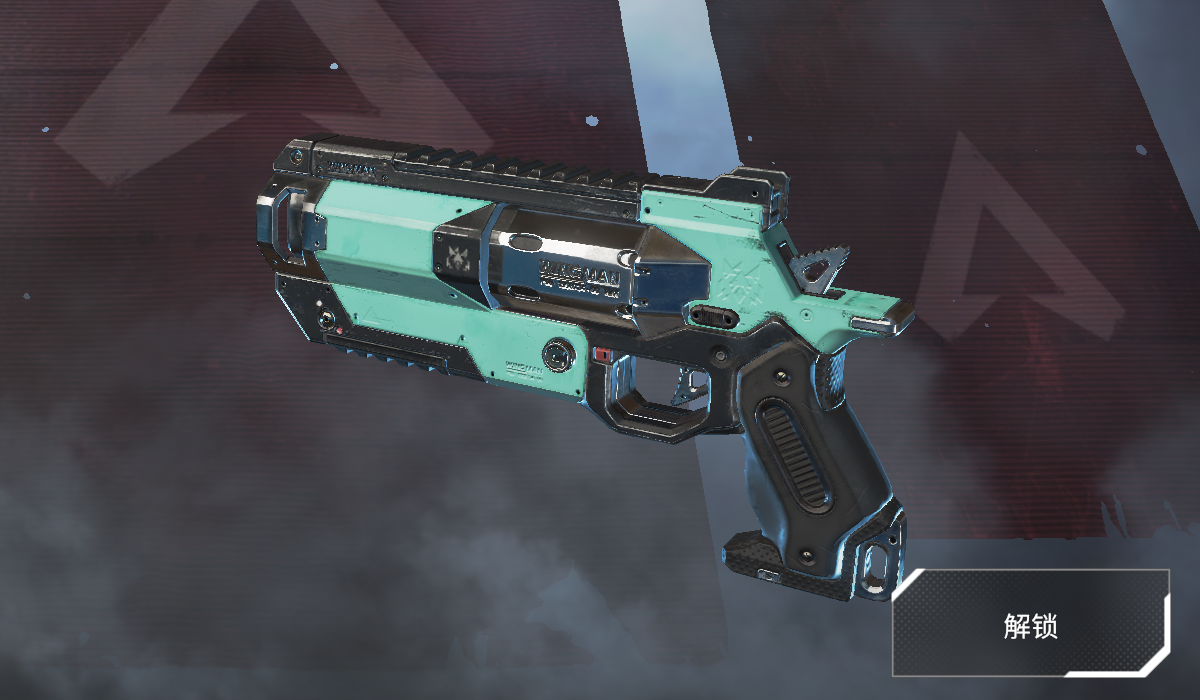Image resolution: width=1200 pixels, height=700 pixels.
Task: Click the 解锁 unlock button
Action: [1030, 624]
